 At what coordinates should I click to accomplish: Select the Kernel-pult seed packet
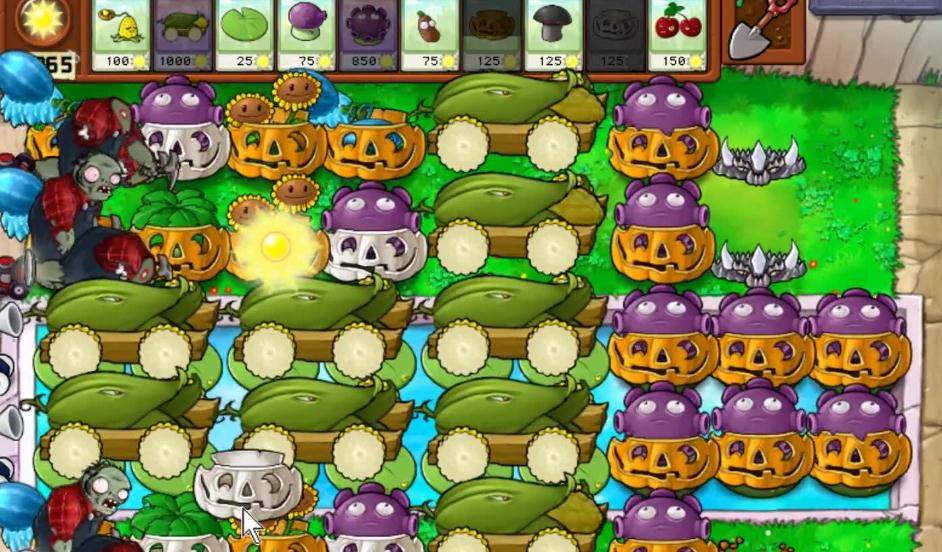(x=121, y=34)
